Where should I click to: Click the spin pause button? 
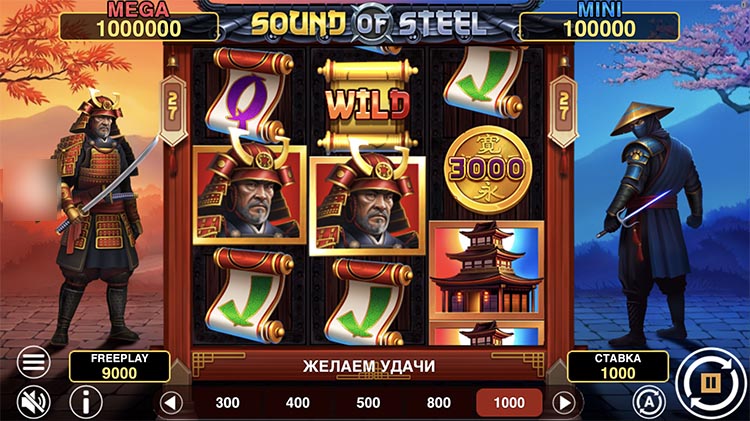tap(709, 382)
